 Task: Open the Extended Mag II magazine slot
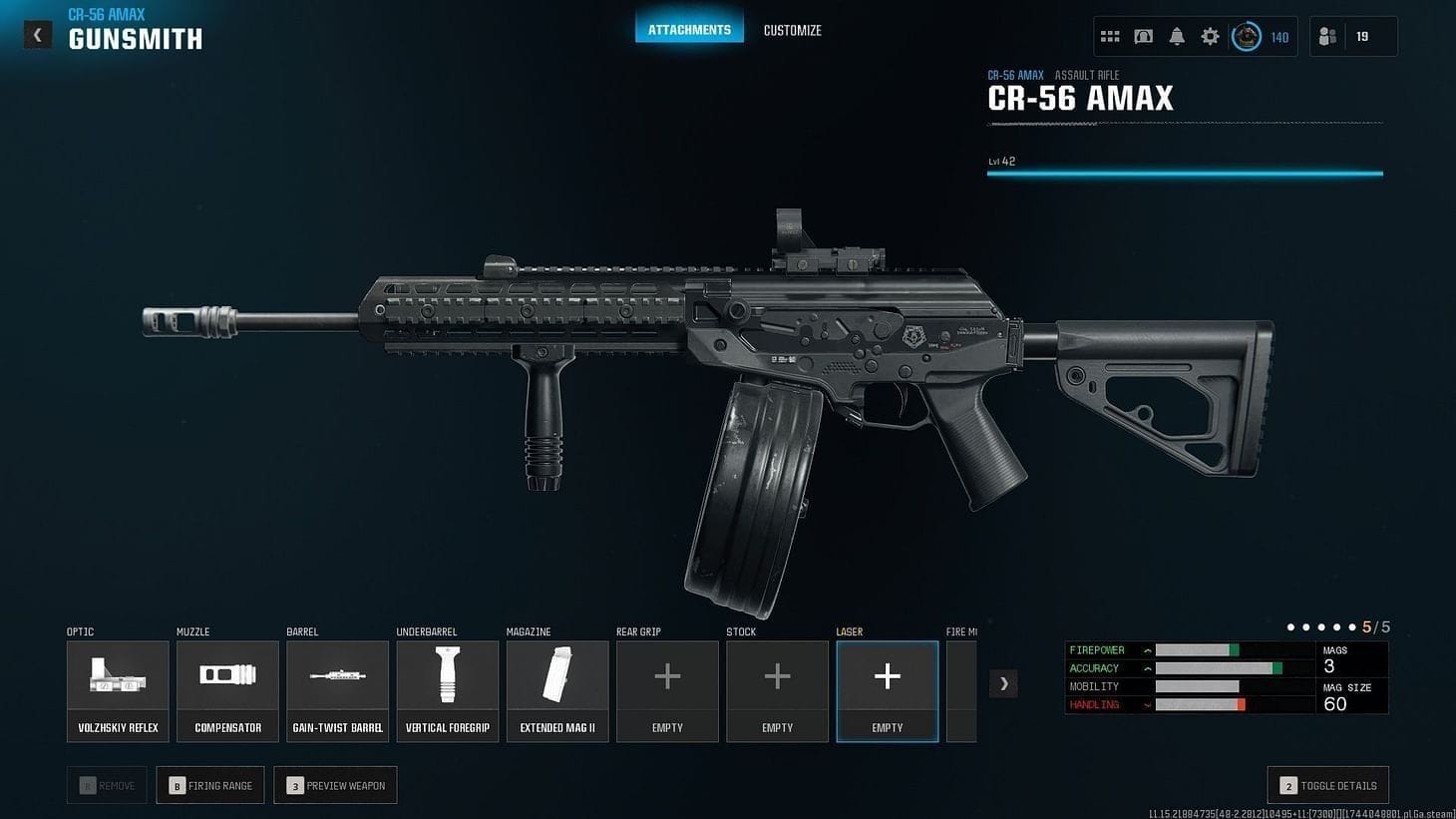pyautogui.click(x=556, y=688)
